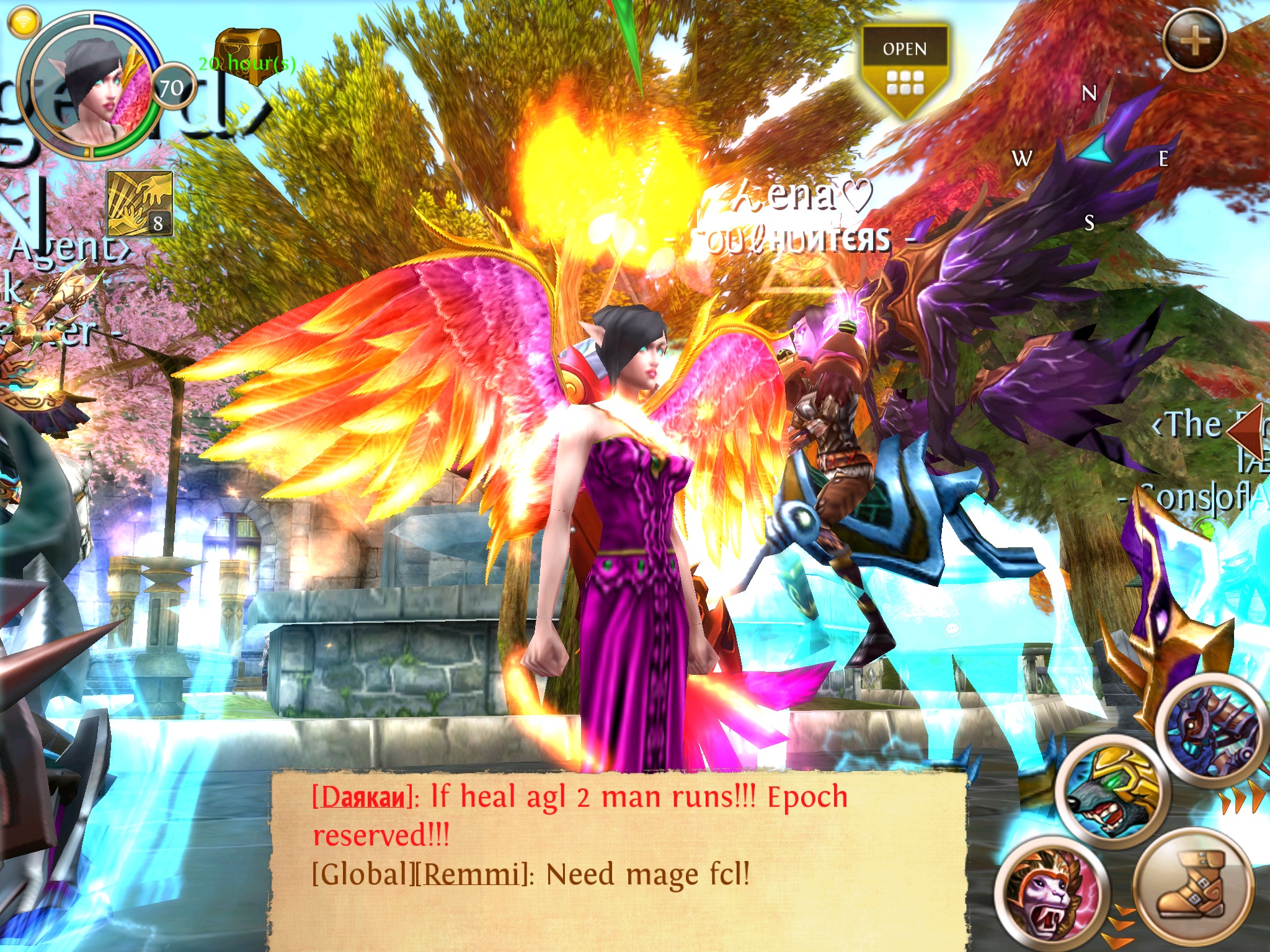Activate the golden hand buff icon
Screen dimensions: 1270x952
(140, 204)
